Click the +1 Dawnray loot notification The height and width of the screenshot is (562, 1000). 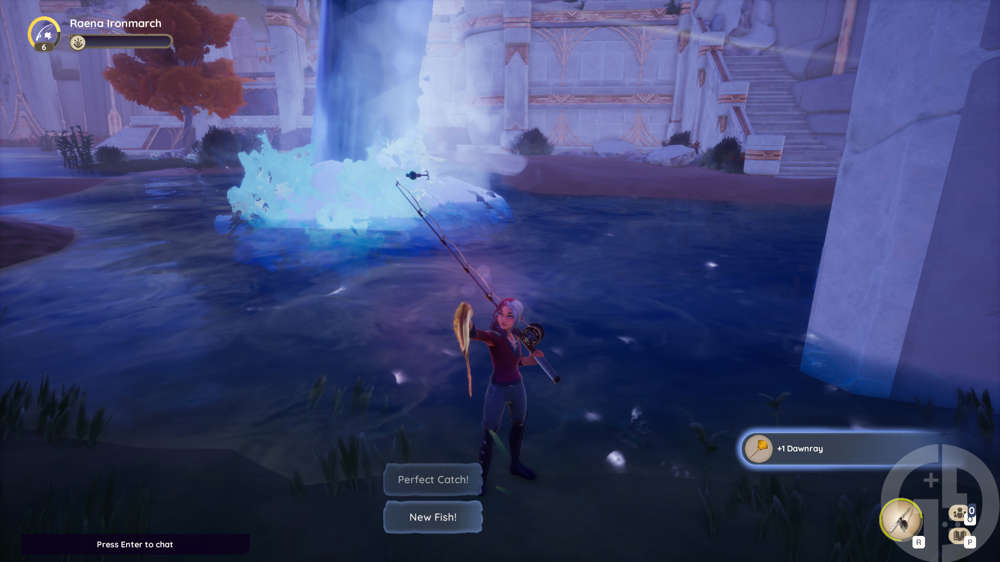820,449
